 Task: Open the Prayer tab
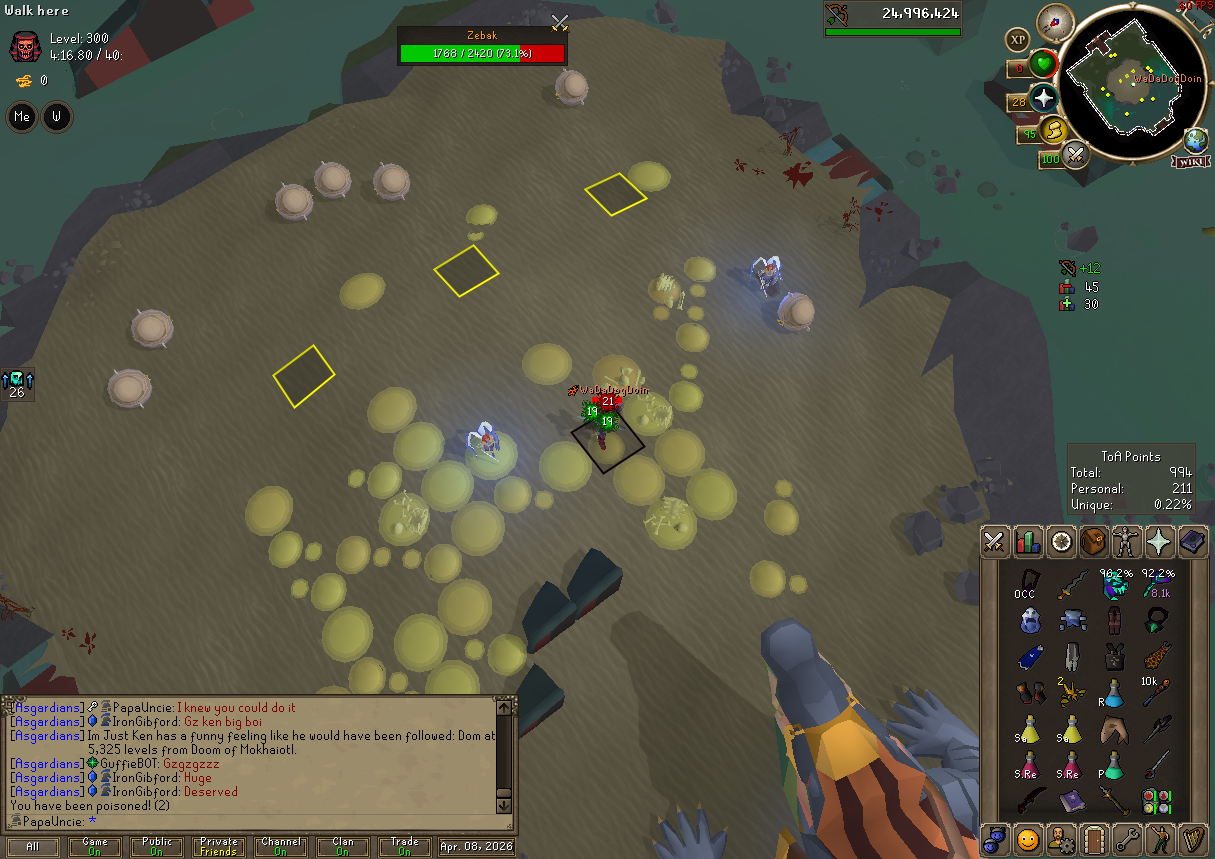[x=1160, y=542]
